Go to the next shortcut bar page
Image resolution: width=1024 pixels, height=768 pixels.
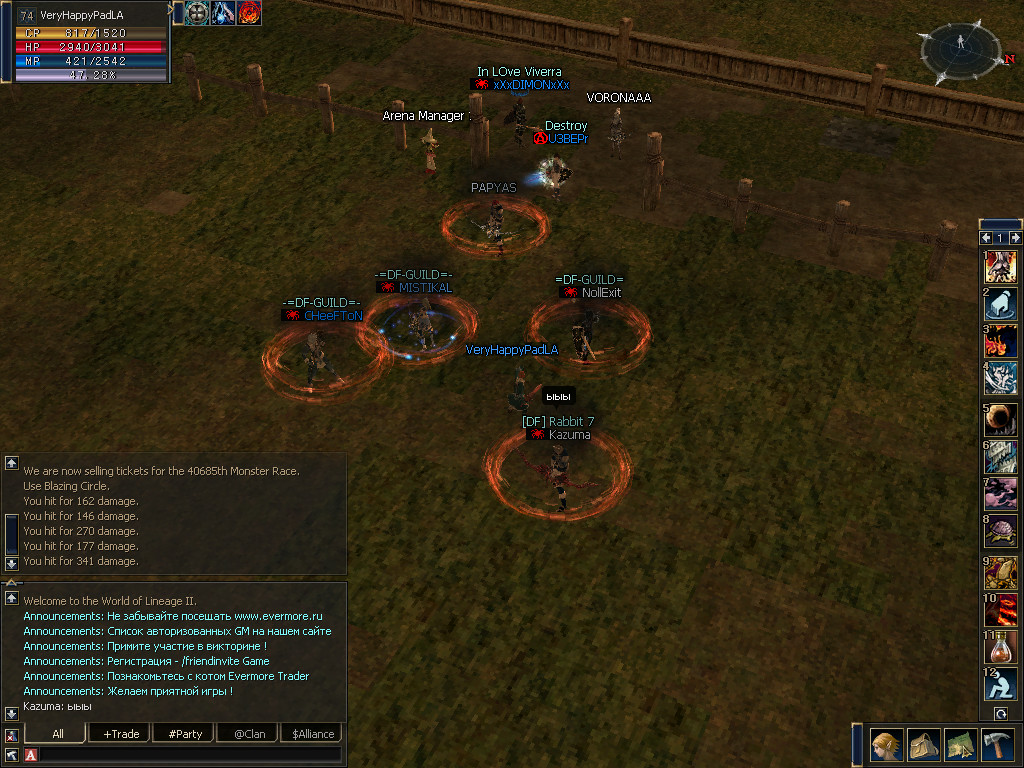[x=1015, y=238]
